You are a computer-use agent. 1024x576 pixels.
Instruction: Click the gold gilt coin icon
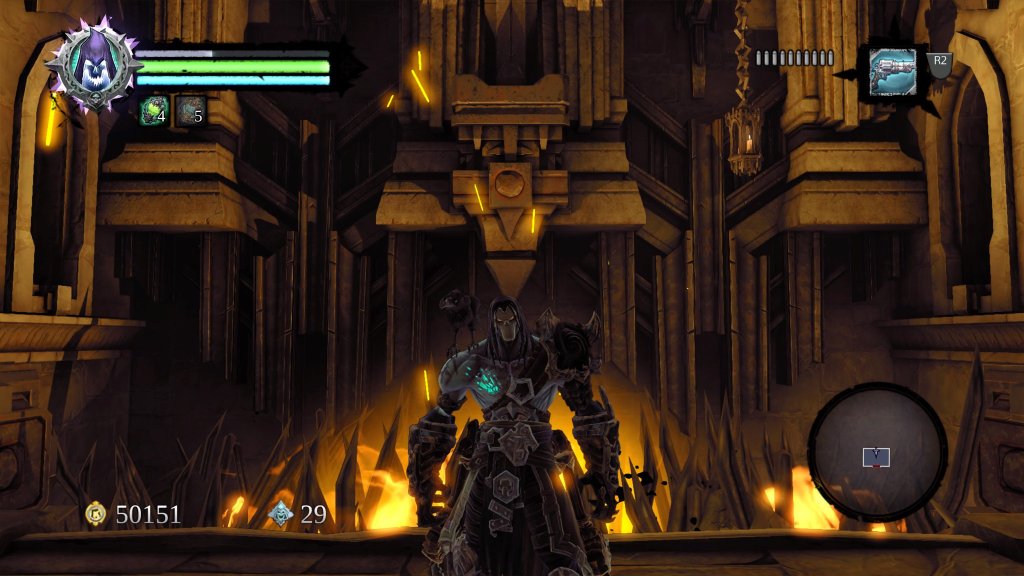(96, 514)
